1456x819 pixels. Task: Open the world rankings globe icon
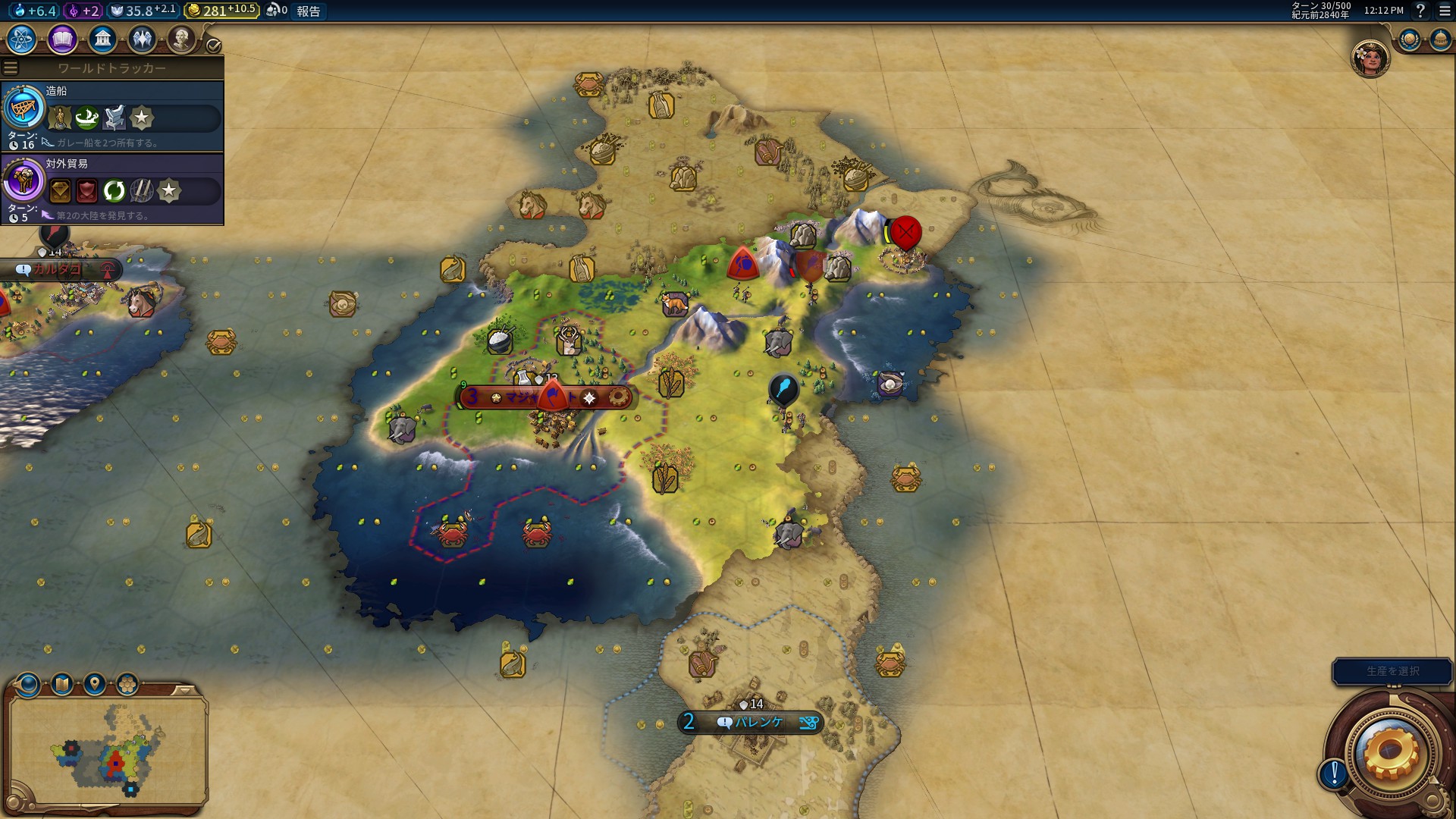click(x=1410, y=39)
